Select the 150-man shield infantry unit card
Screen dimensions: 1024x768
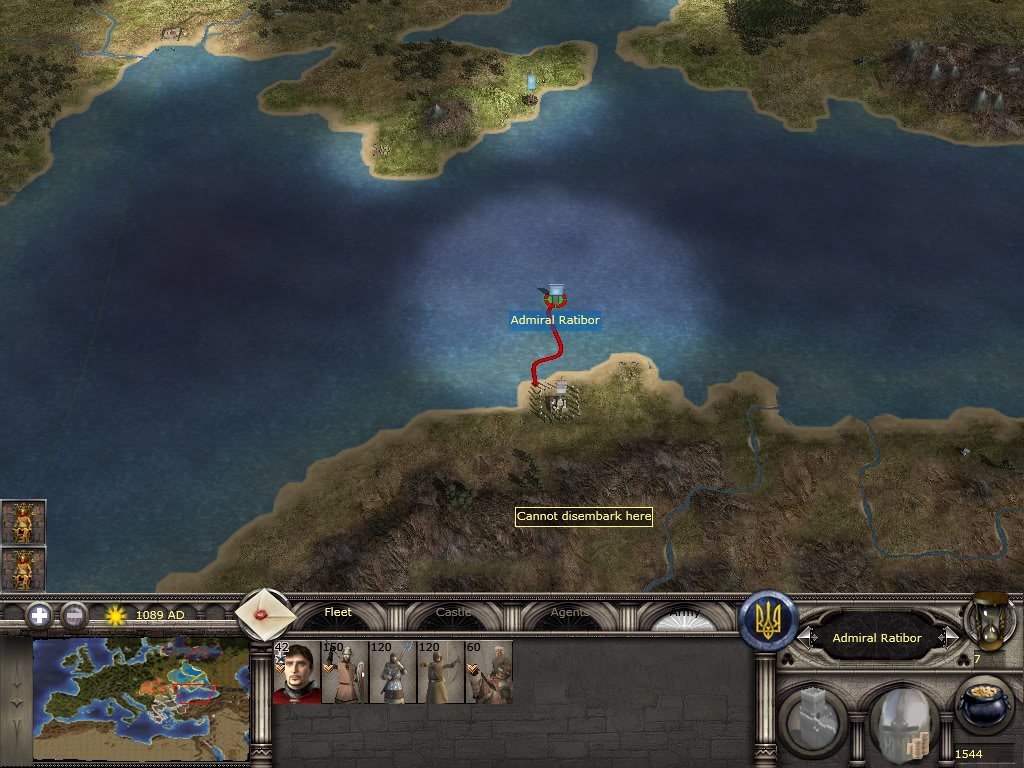pyautogui.click(x=345, y=672)
